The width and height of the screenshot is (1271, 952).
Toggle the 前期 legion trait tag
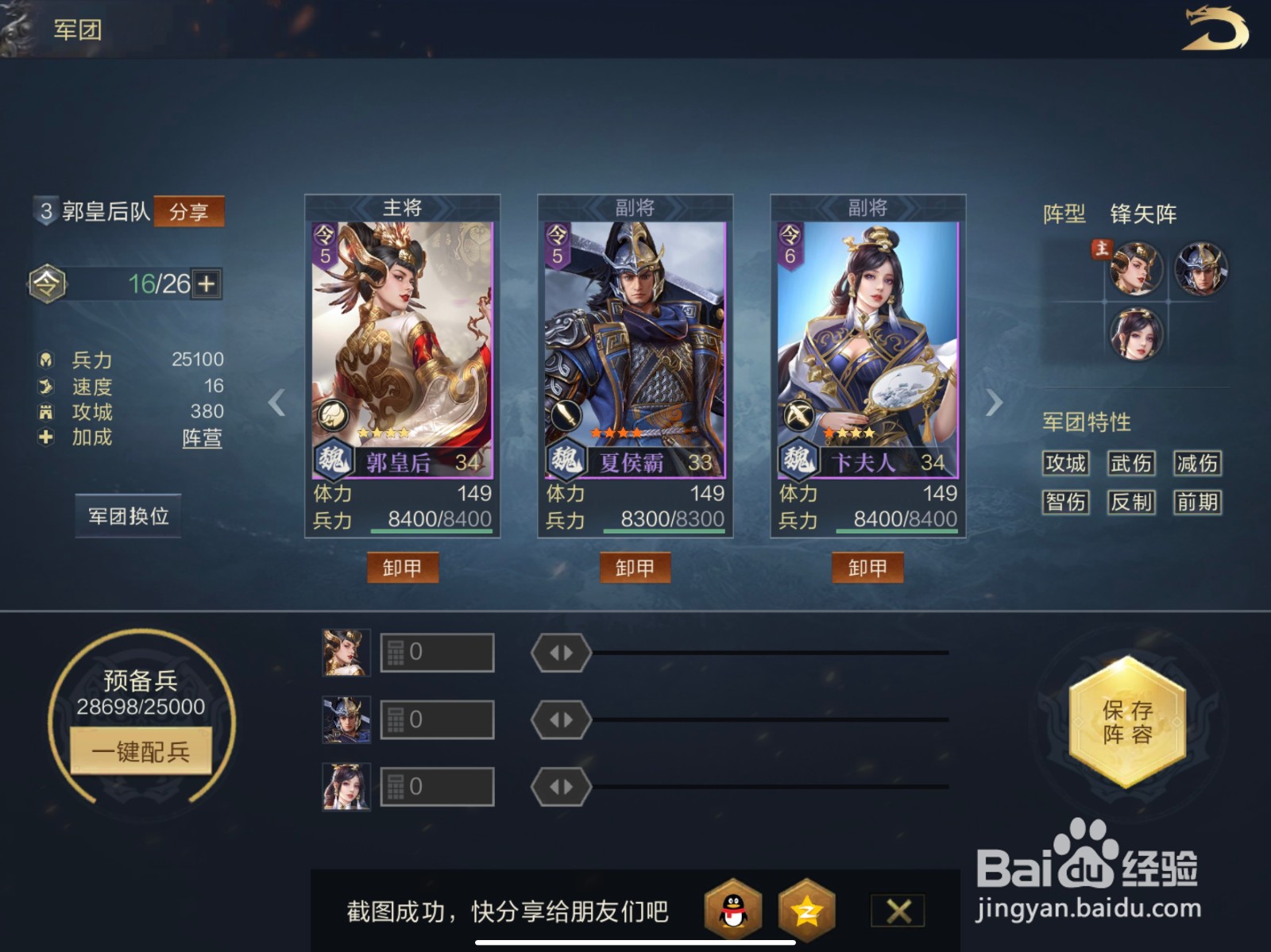[1197, 503]
